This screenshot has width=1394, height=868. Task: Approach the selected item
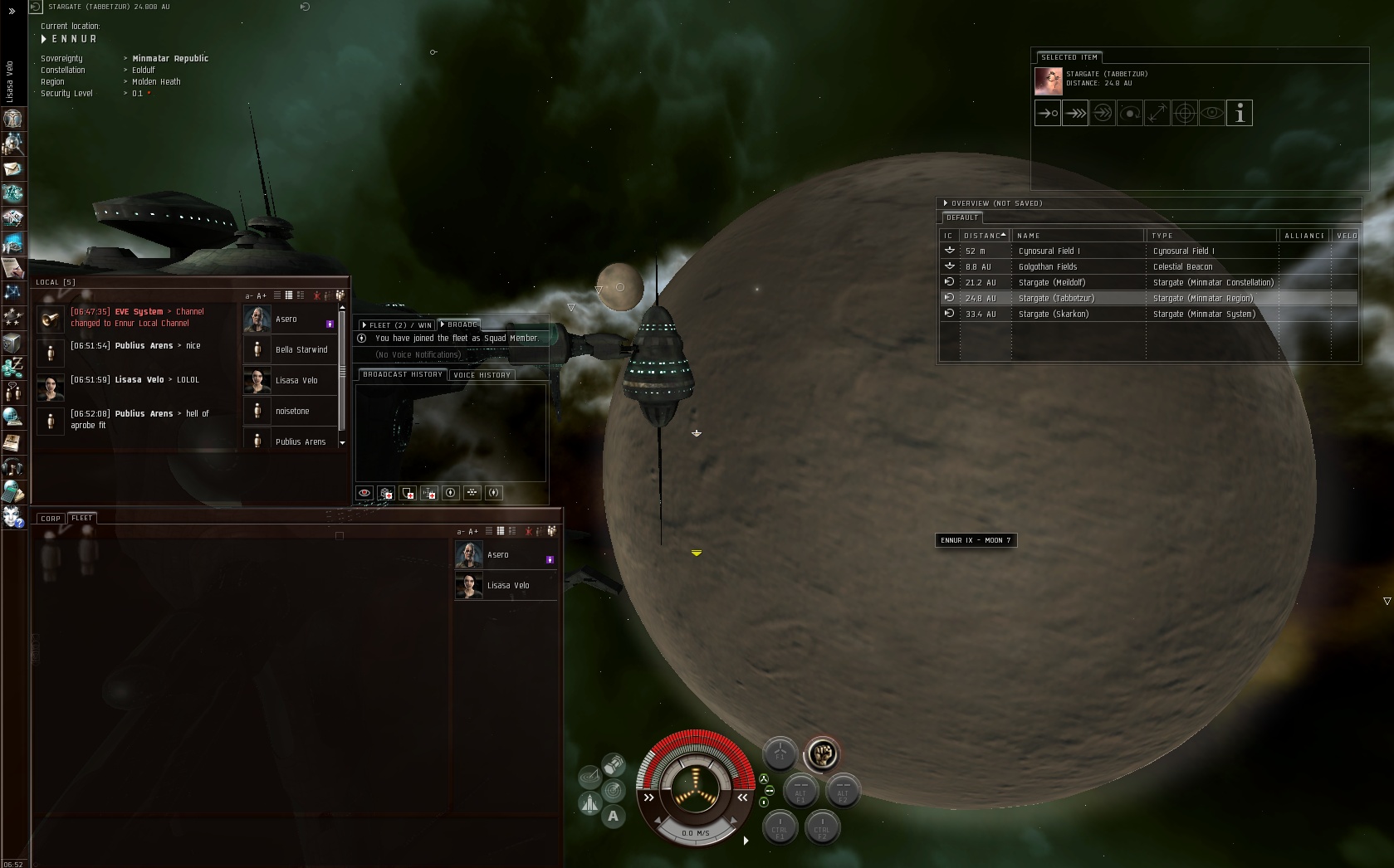(1048, 114)
